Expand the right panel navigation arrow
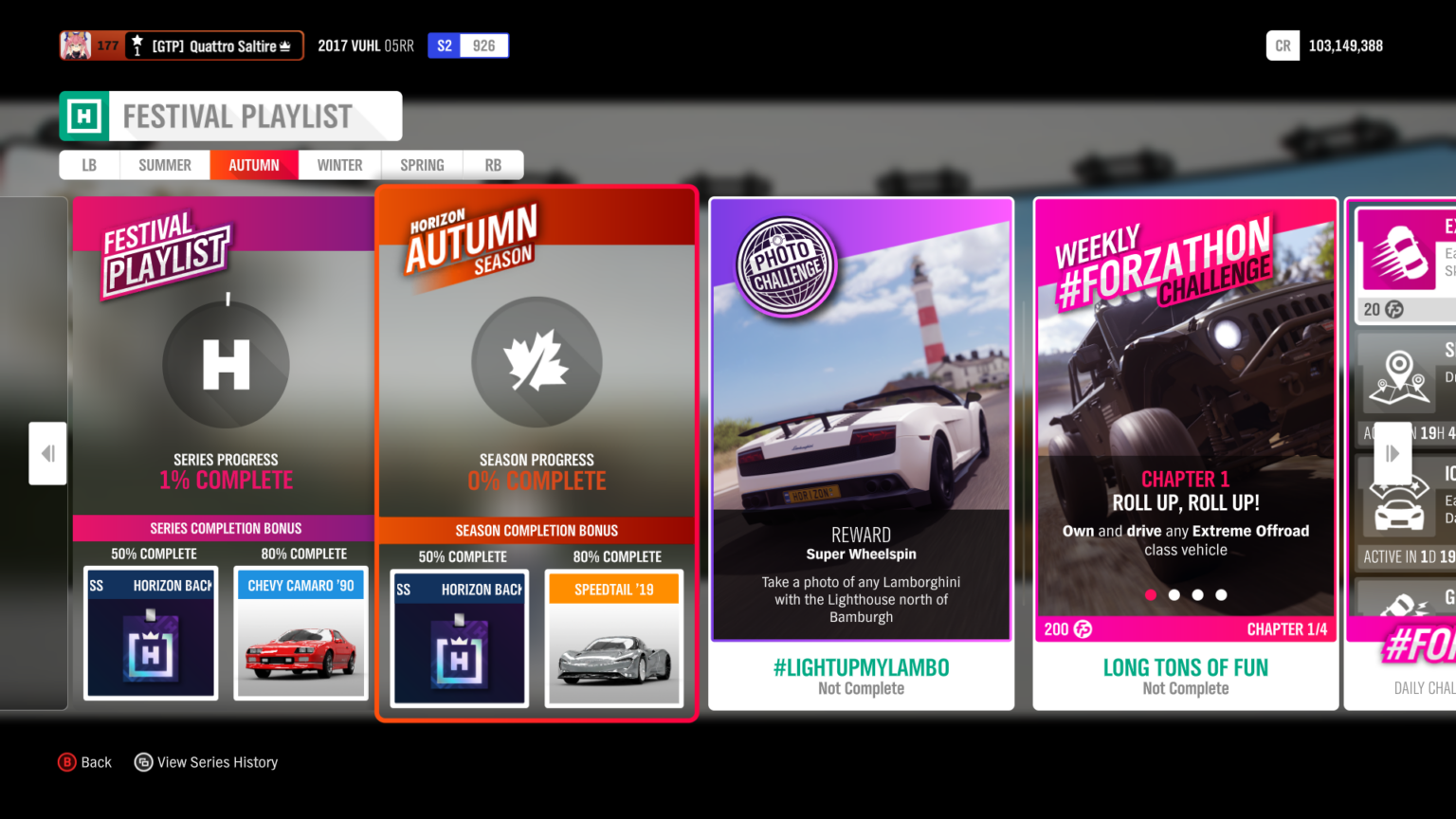Screen dimensions: 1456x819 pos(1392,453)
